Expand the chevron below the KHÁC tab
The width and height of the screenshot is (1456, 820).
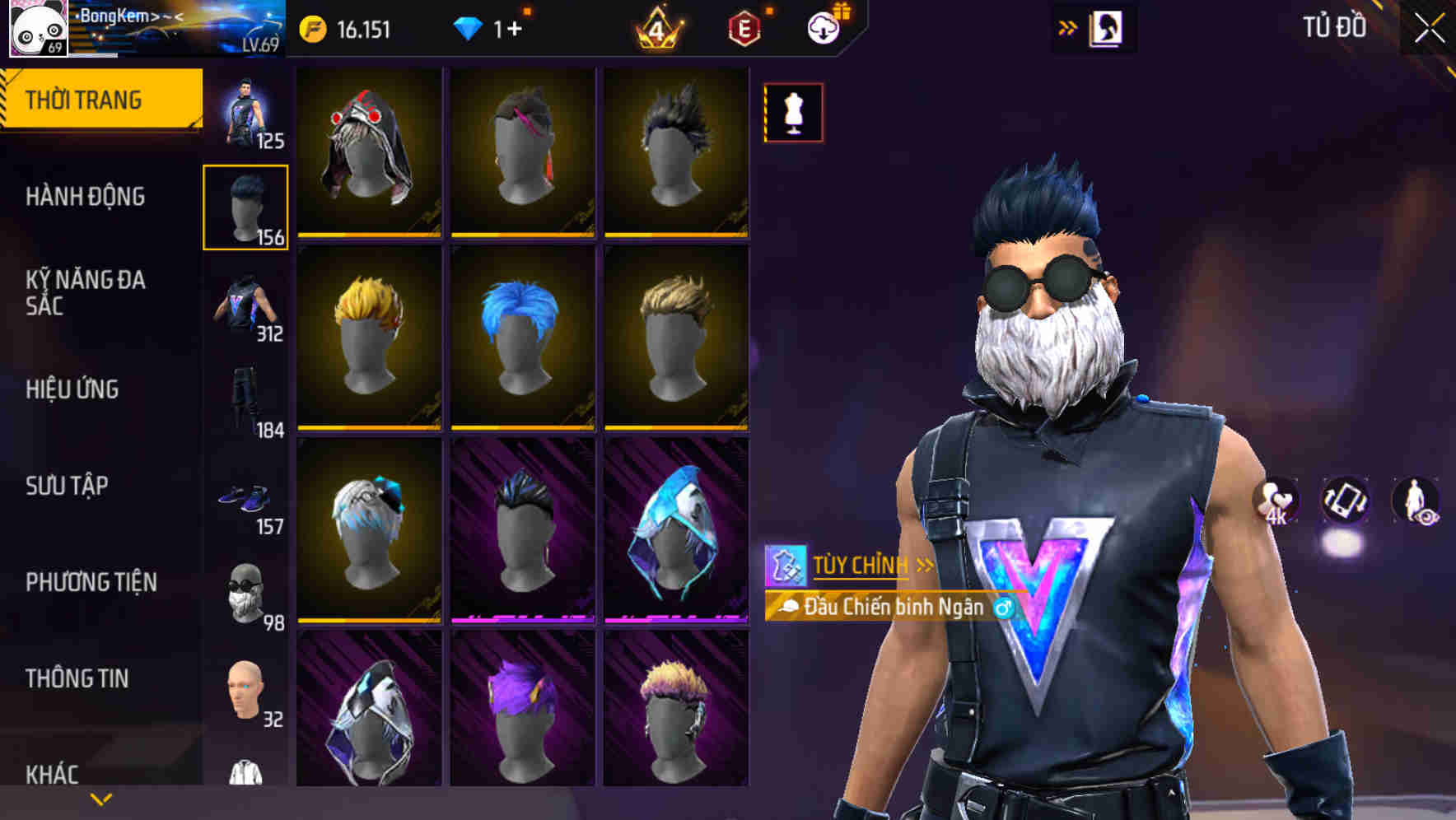(100, 798)
